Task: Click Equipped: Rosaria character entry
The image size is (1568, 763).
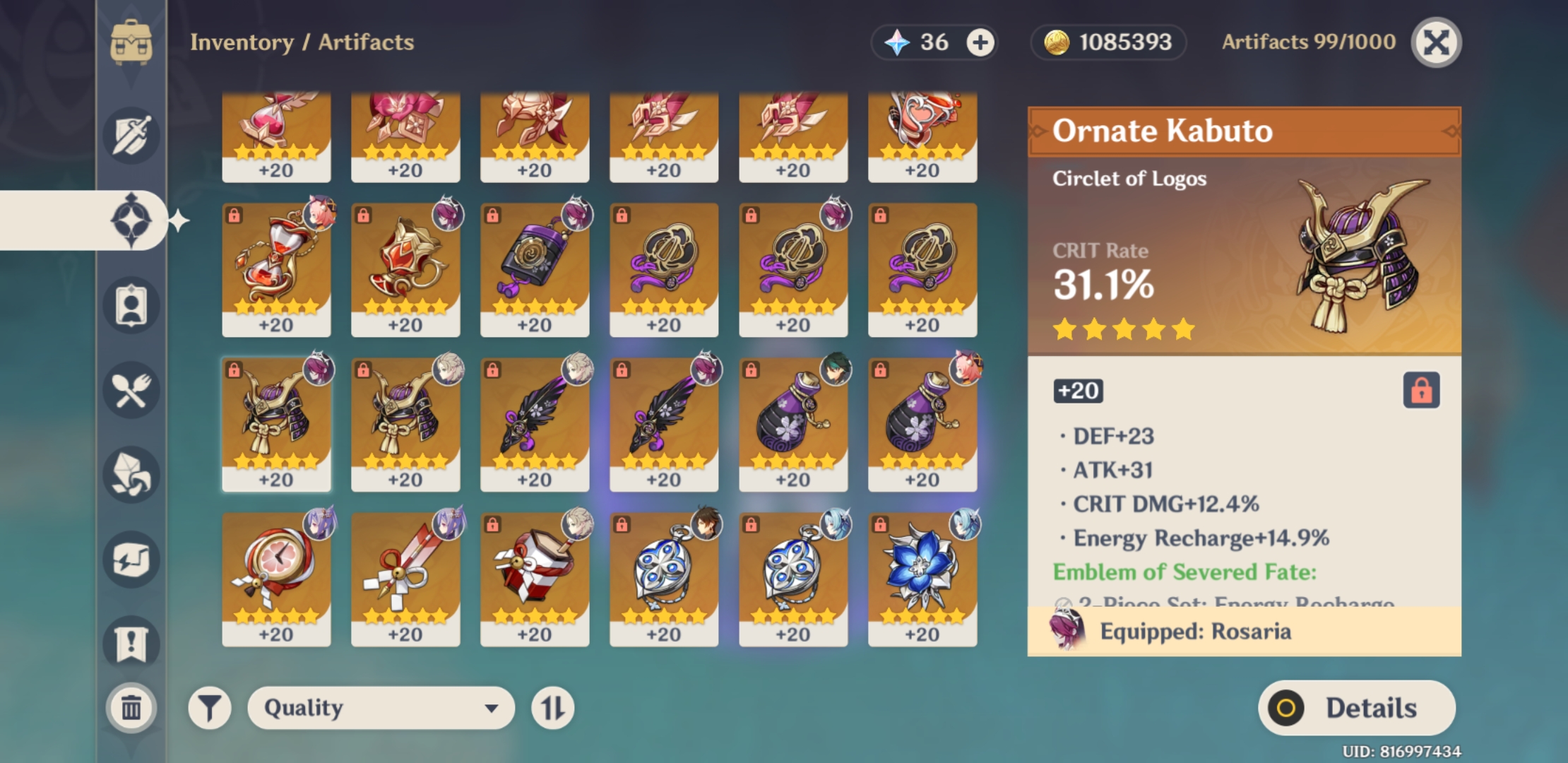Action: (1201, 631)
